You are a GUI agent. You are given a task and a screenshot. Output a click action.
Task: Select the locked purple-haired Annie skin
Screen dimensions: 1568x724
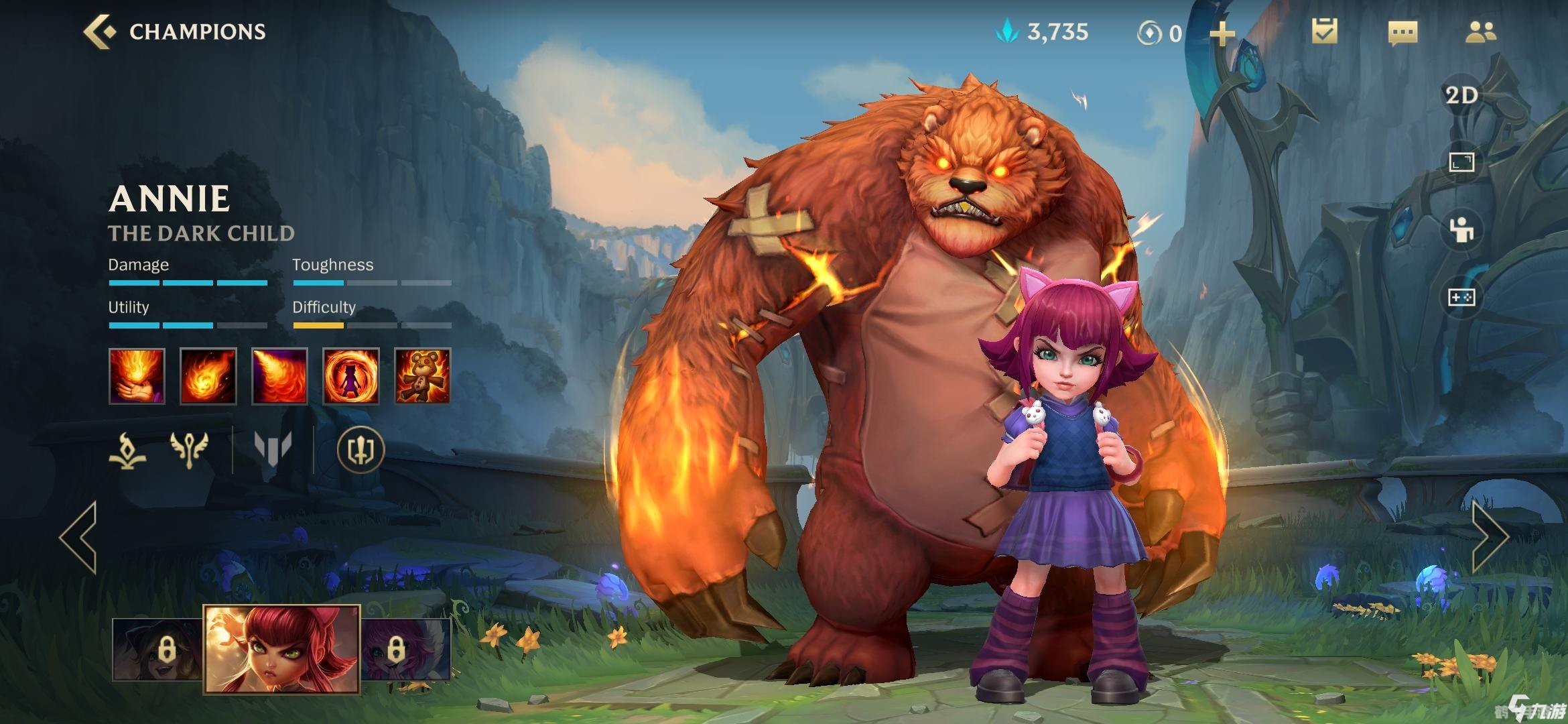[x=405, y=649]
